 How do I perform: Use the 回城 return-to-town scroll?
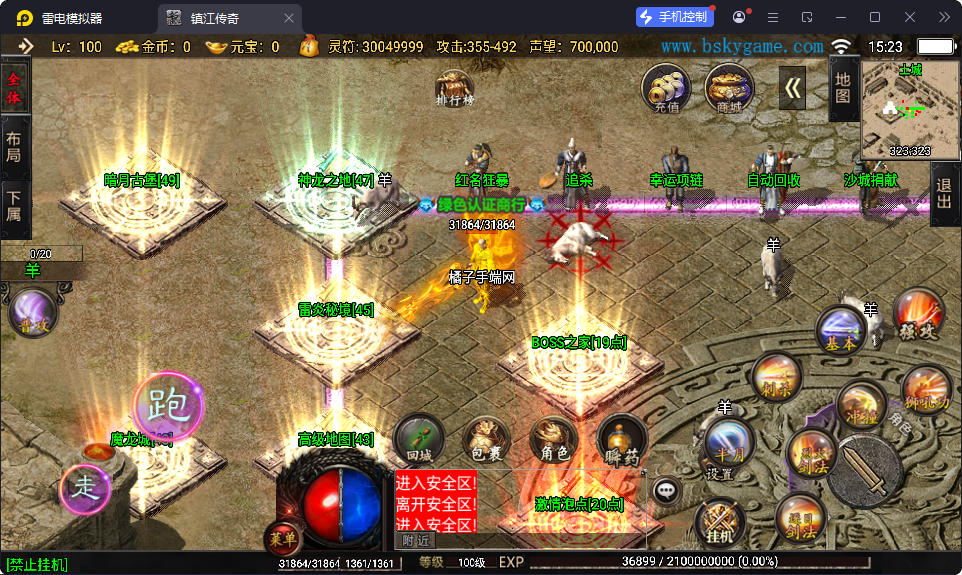418,440
